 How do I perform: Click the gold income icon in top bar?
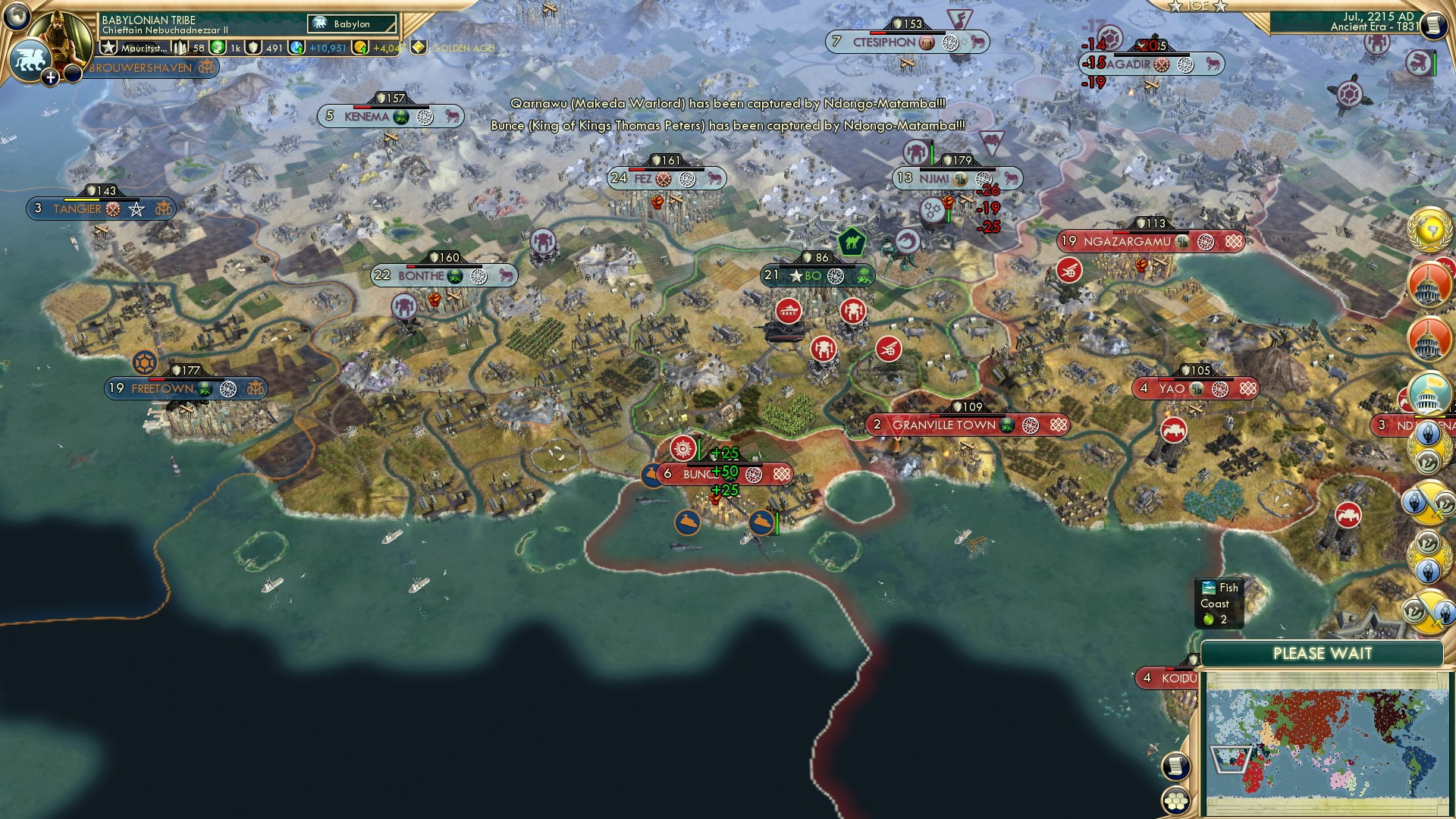pyautogui.click(x=361, y=49)
